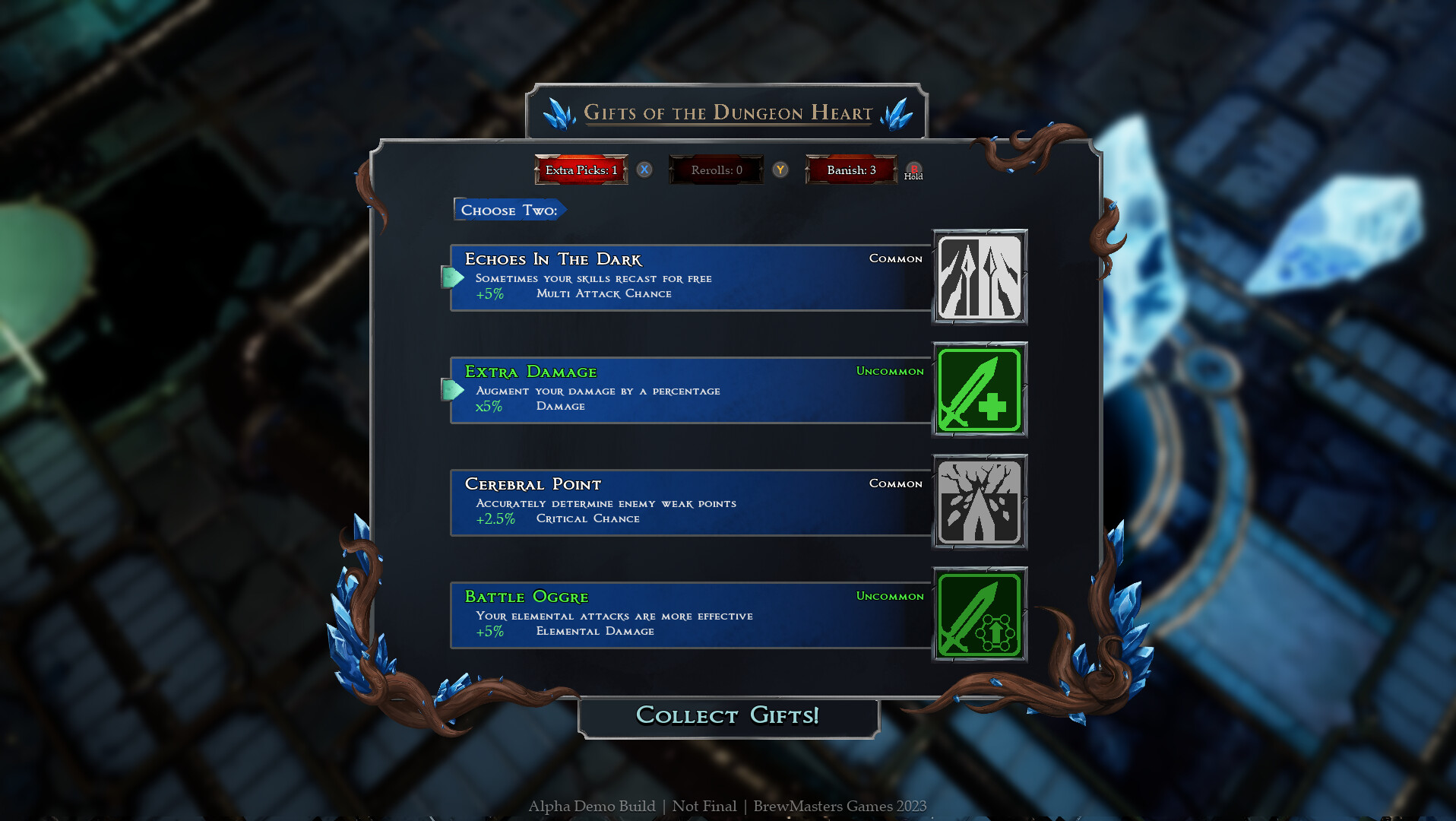Click the Battle Oggre elemental sword icon
The width and height of the screenshot is (1456, 821).
(x=979, y=615)
